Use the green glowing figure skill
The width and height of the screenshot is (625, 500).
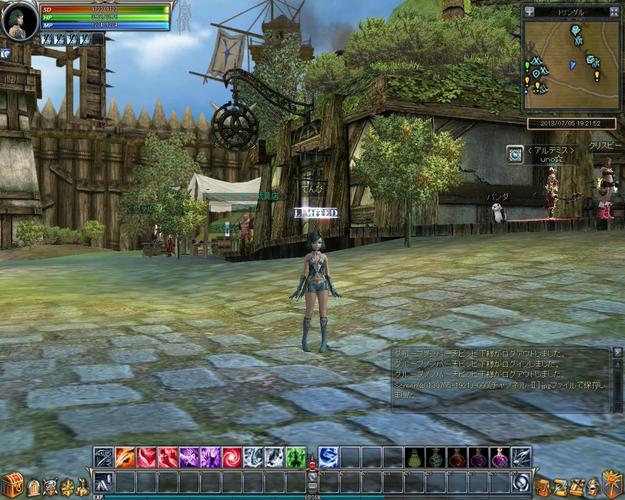[296, 458]
